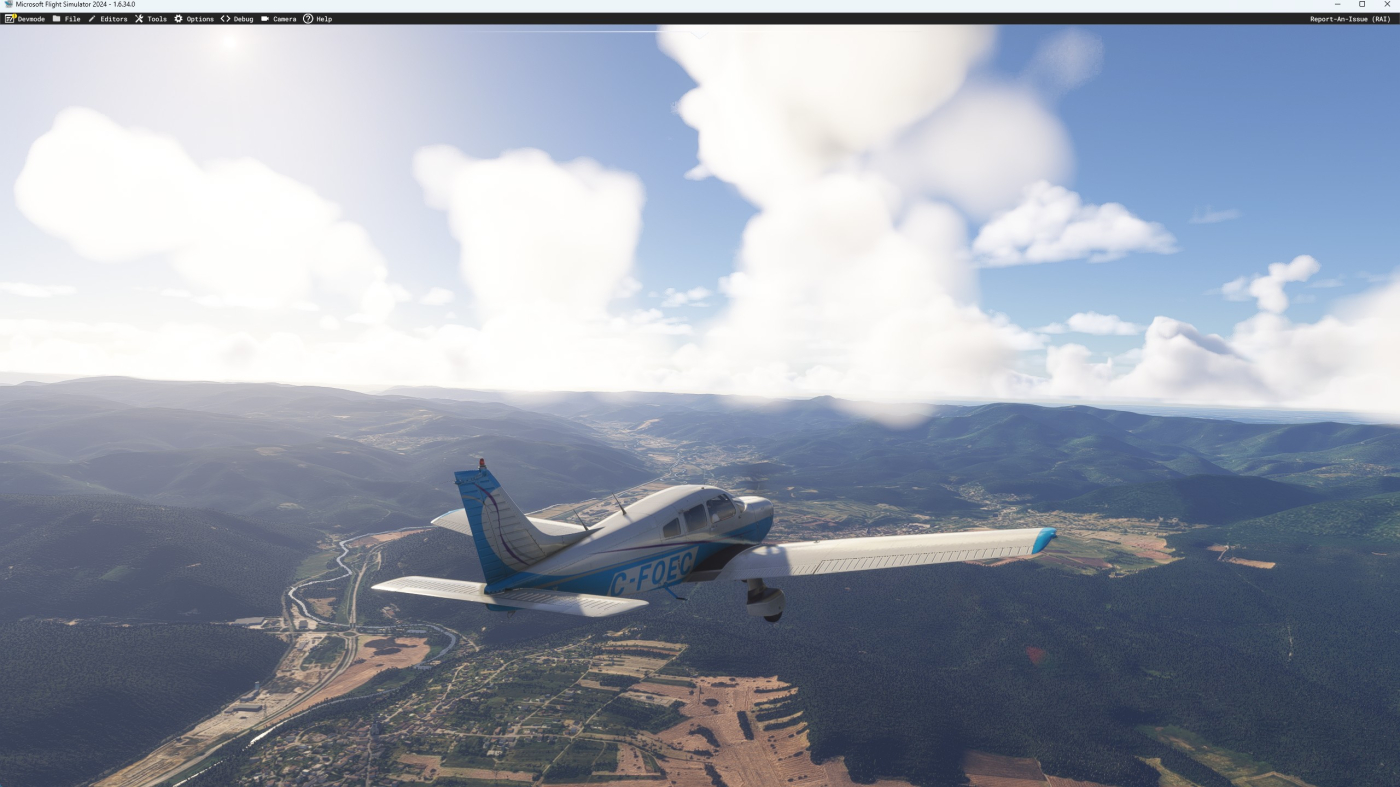
Task: Close the Flight Simulator window
Action: pyautogui.click(x=1388, y=4)
